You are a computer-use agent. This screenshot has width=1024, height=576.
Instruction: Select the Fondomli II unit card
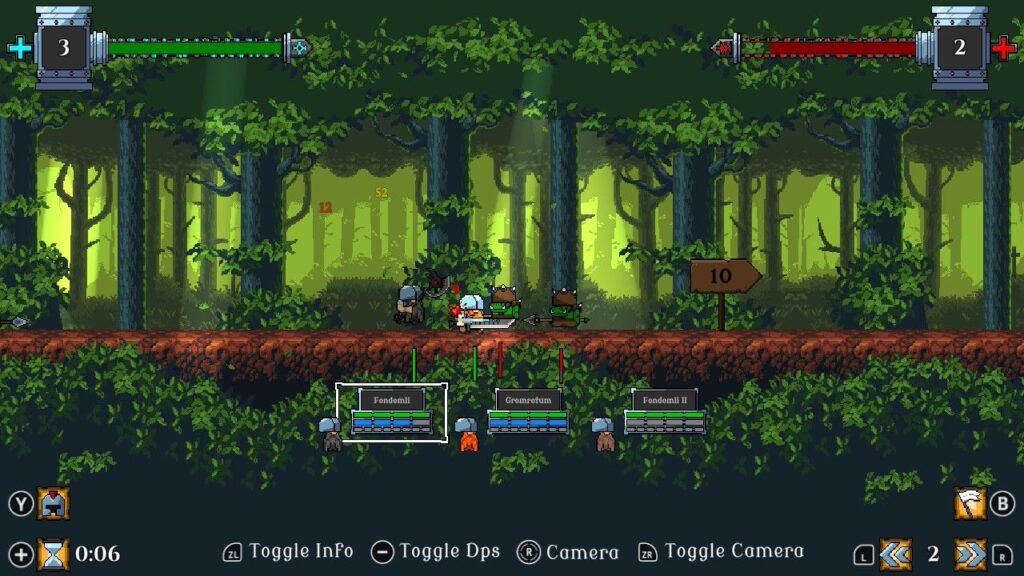pyautogui.click(x=665, y=411)
